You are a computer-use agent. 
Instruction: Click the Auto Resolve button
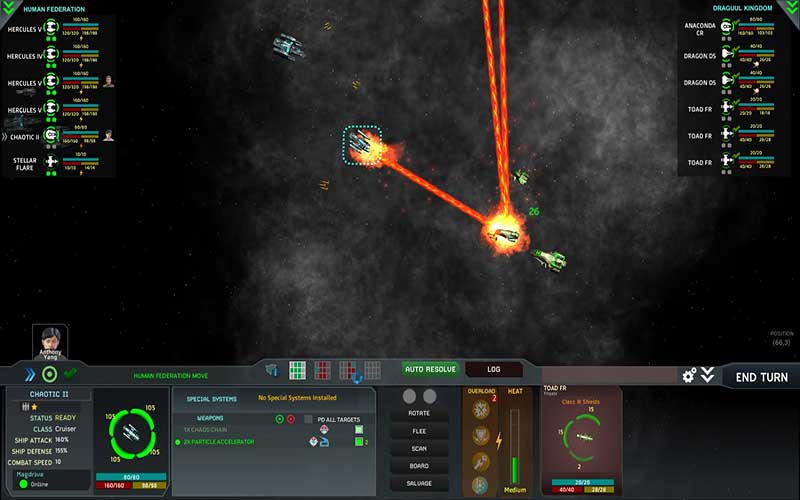(x=430, y=369)
